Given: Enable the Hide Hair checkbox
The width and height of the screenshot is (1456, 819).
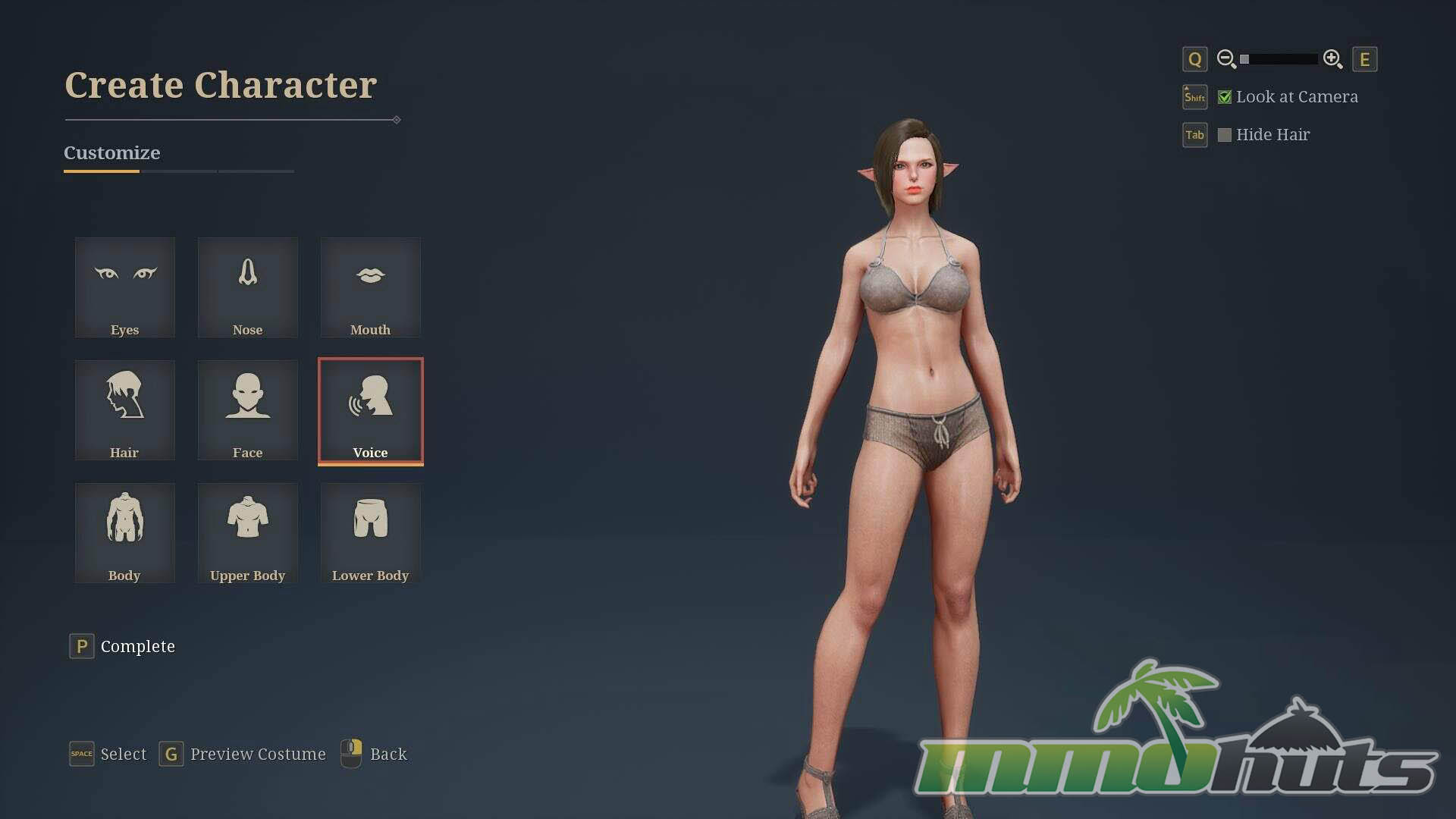Looking at the screenshot, I should pyautogui.click(x=1224, y=135).
